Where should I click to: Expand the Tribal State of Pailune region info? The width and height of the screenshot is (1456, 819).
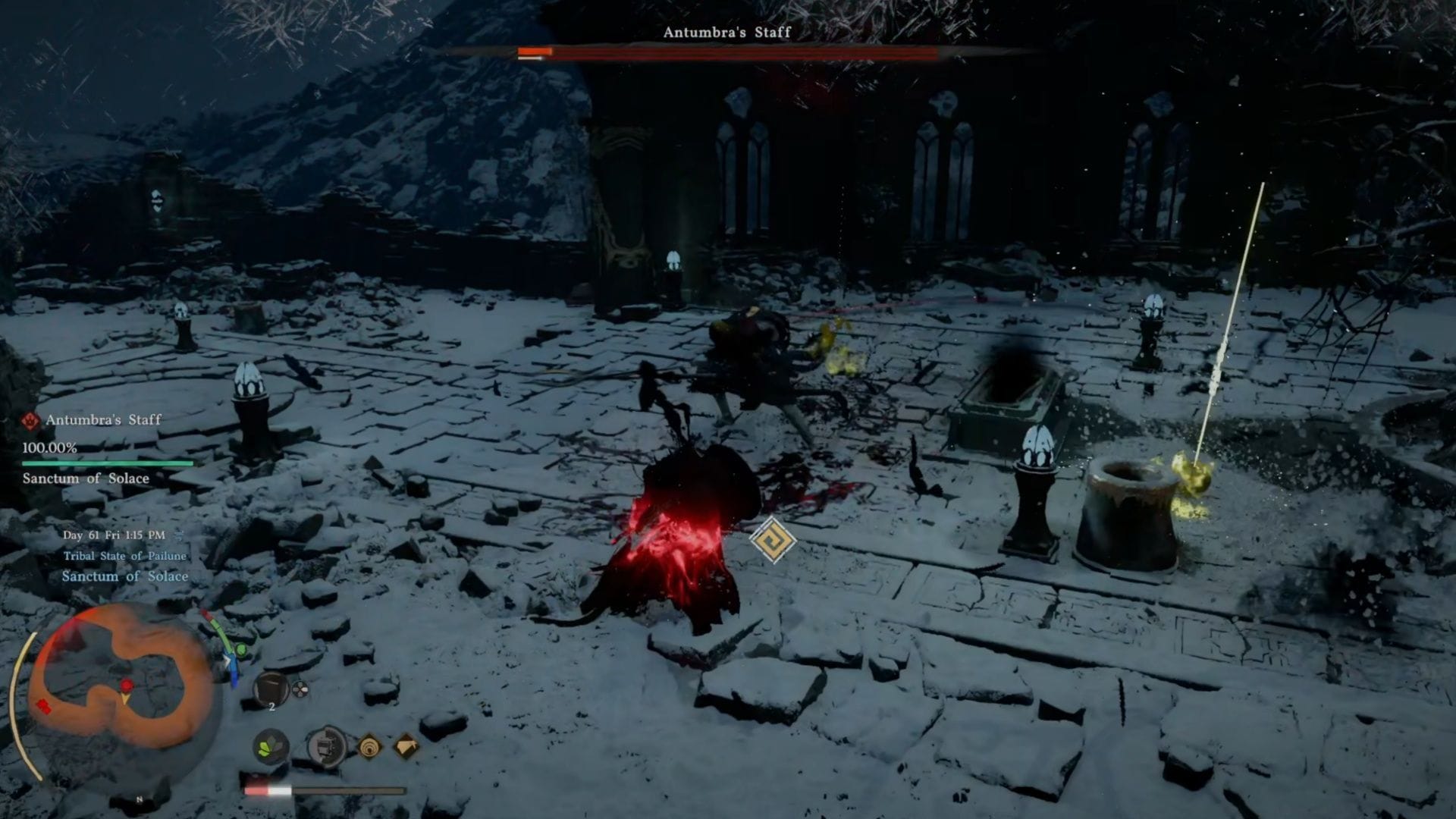(124, 556)
